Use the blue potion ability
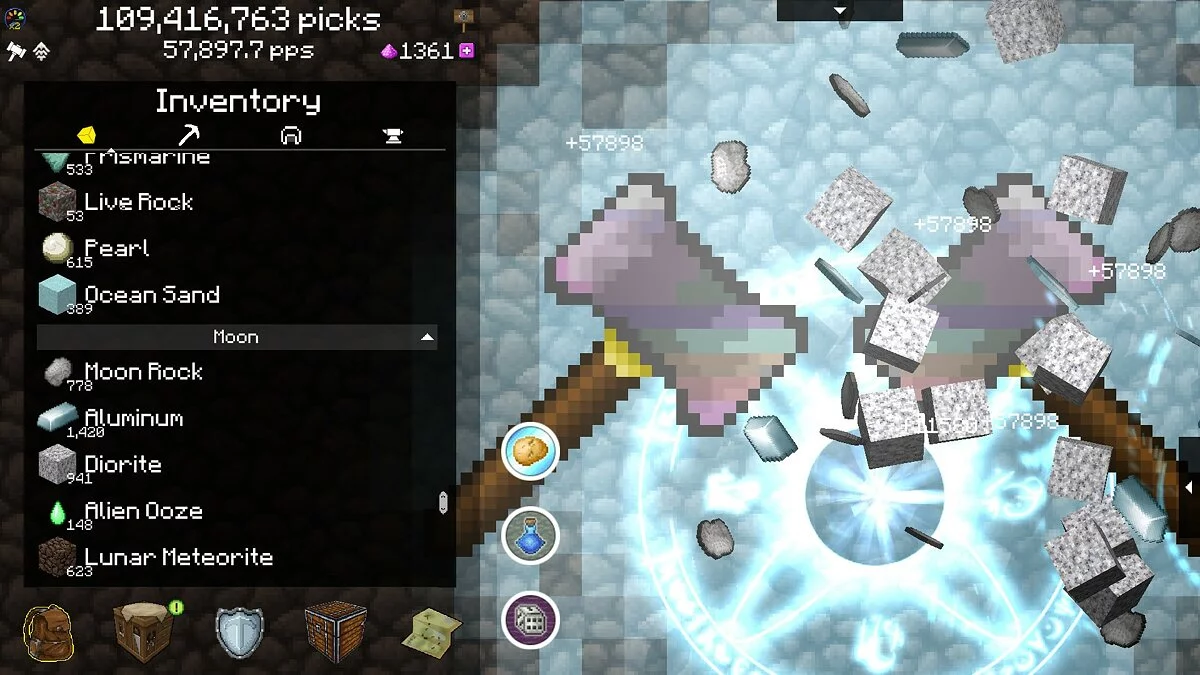 (x=529, y=536)
